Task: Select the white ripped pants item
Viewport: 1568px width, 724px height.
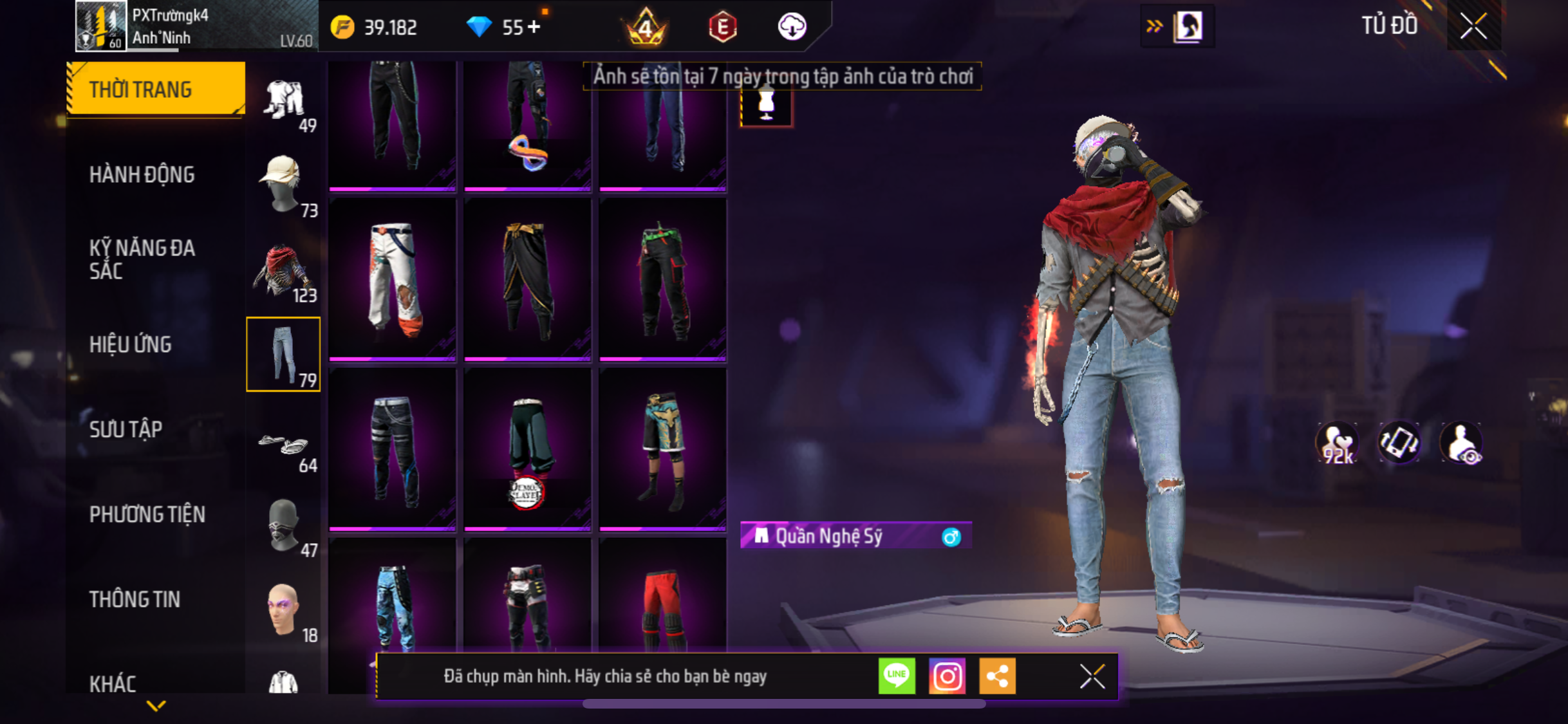Action: click(393, 279)
